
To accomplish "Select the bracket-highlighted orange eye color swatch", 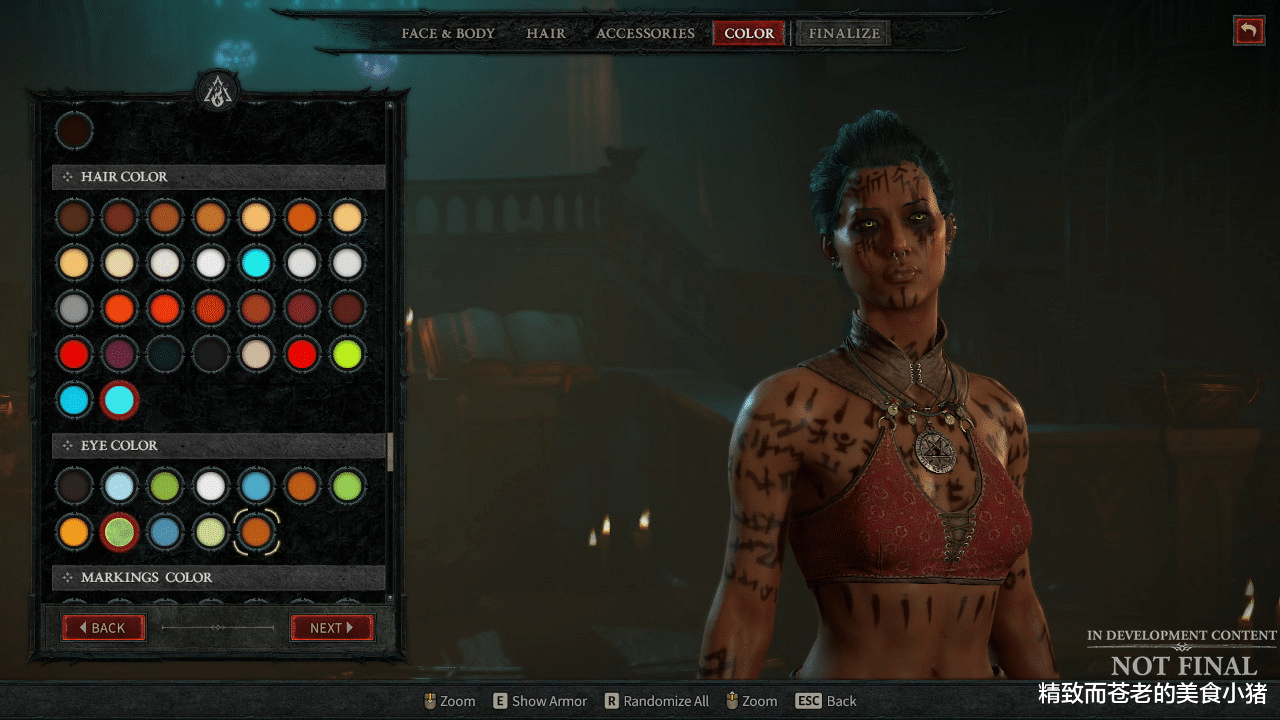I will click(x=256, y=531).
